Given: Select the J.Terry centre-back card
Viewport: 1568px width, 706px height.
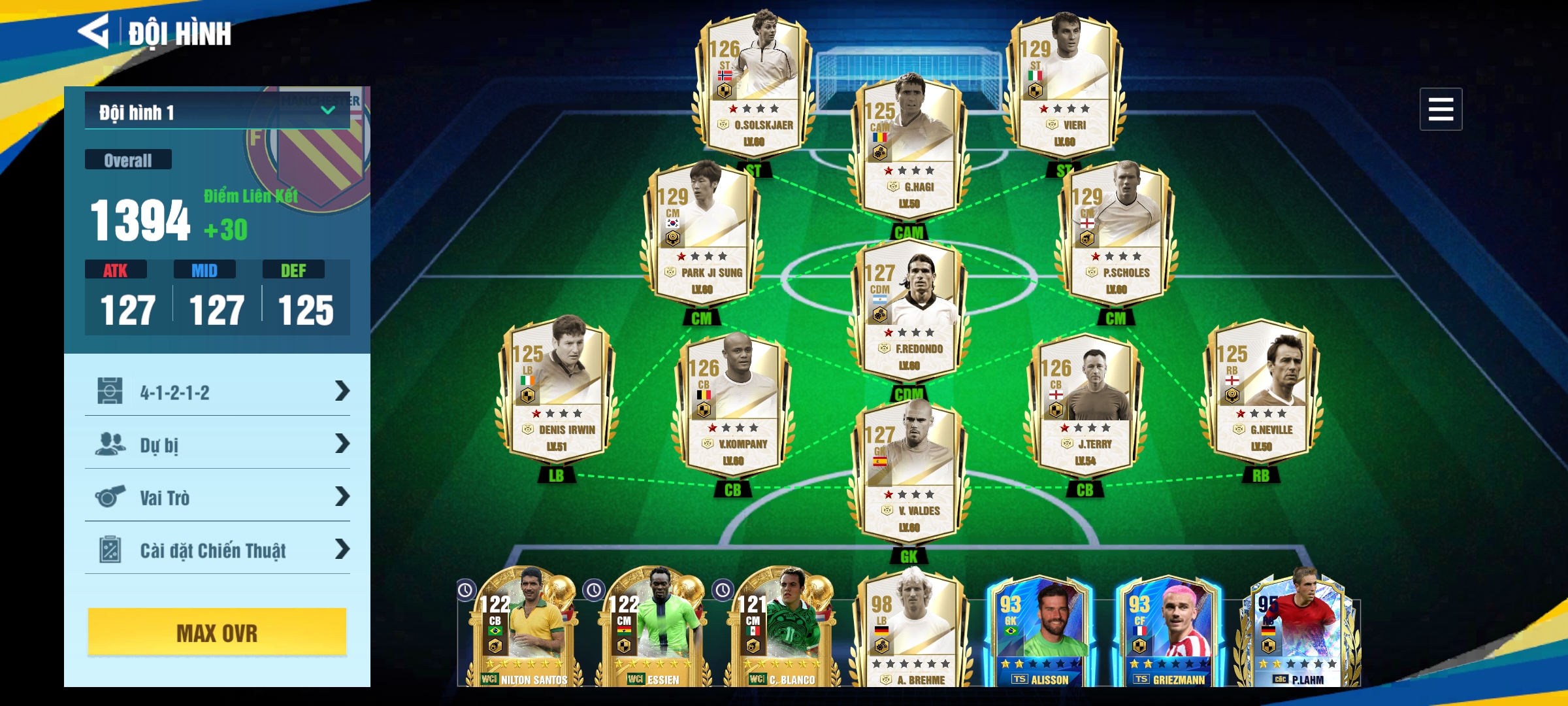Looking at the screenshot, I should [1085, 403].
